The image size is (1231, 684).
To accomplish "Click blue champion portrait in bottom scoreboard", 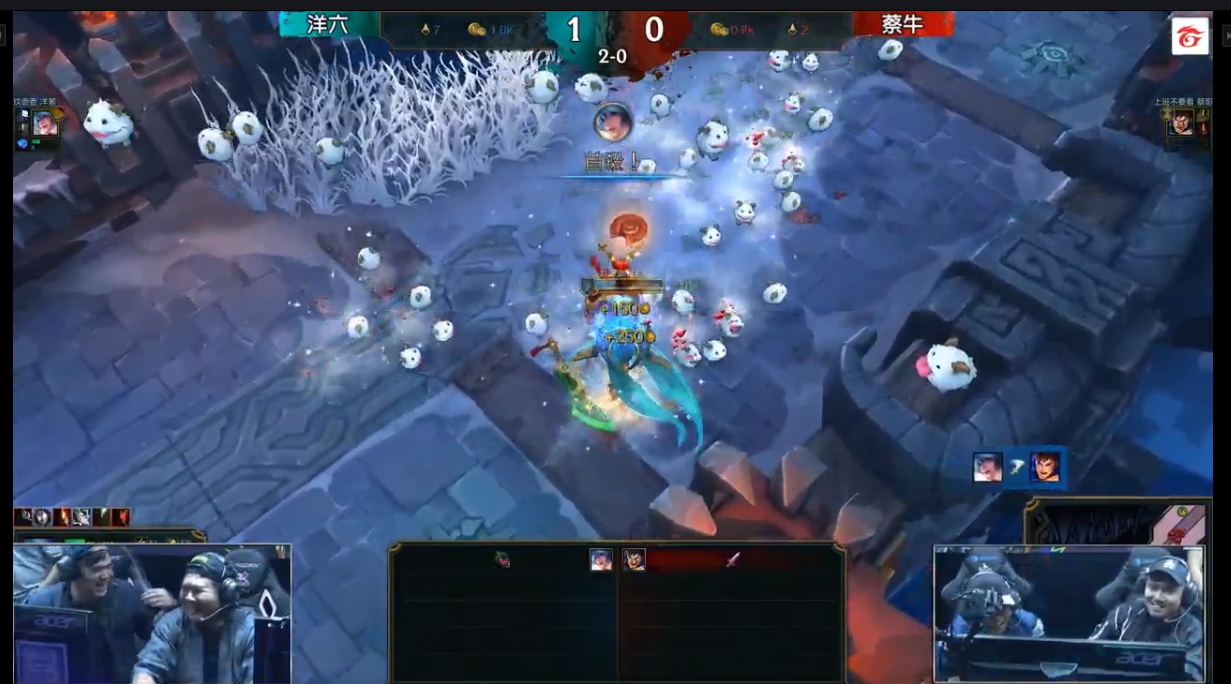I will click(x=600, y=560).
